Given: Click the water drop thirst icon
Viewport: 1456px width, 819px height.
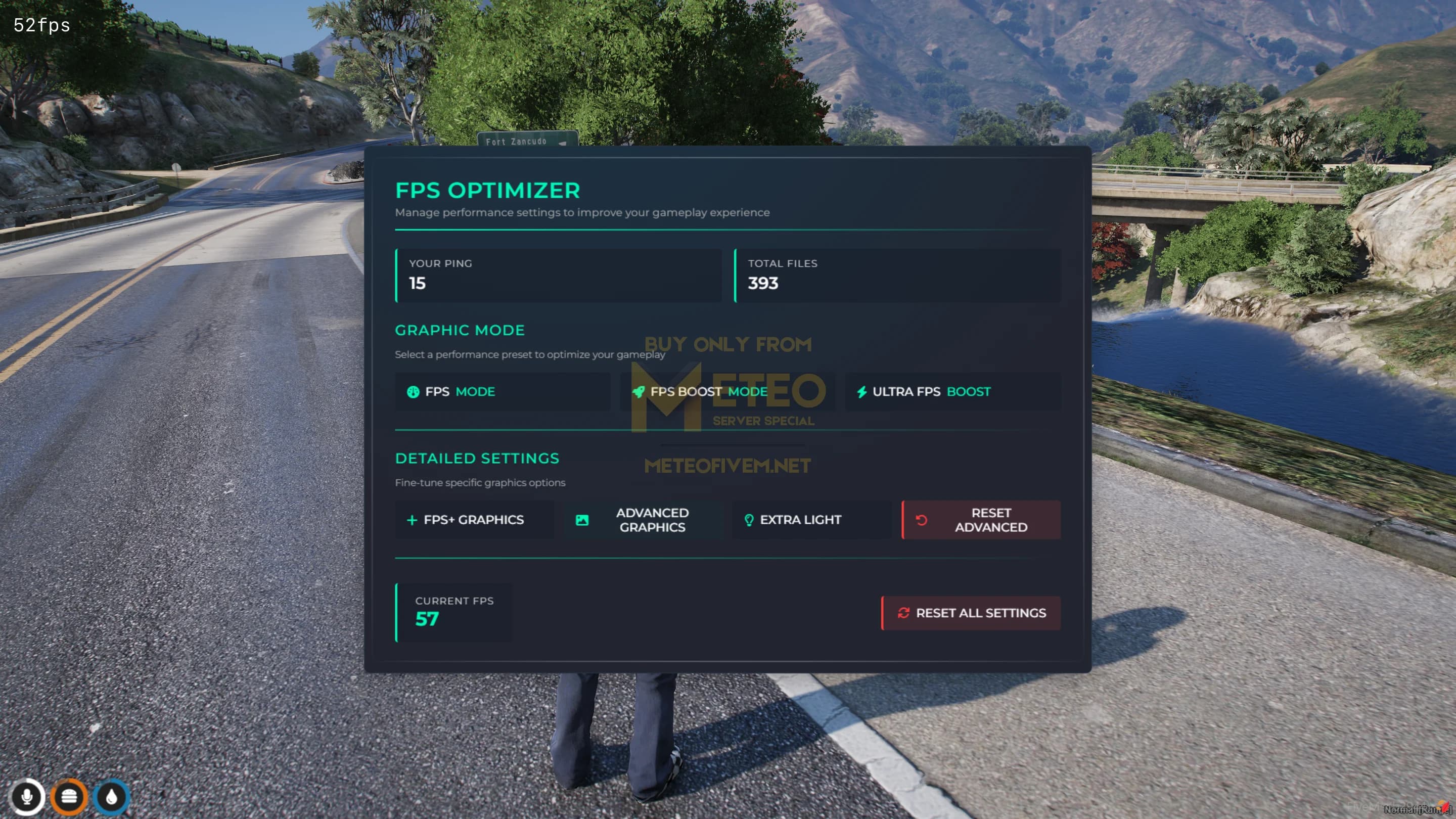Looking at the screenshot, I should coord(111,797).
